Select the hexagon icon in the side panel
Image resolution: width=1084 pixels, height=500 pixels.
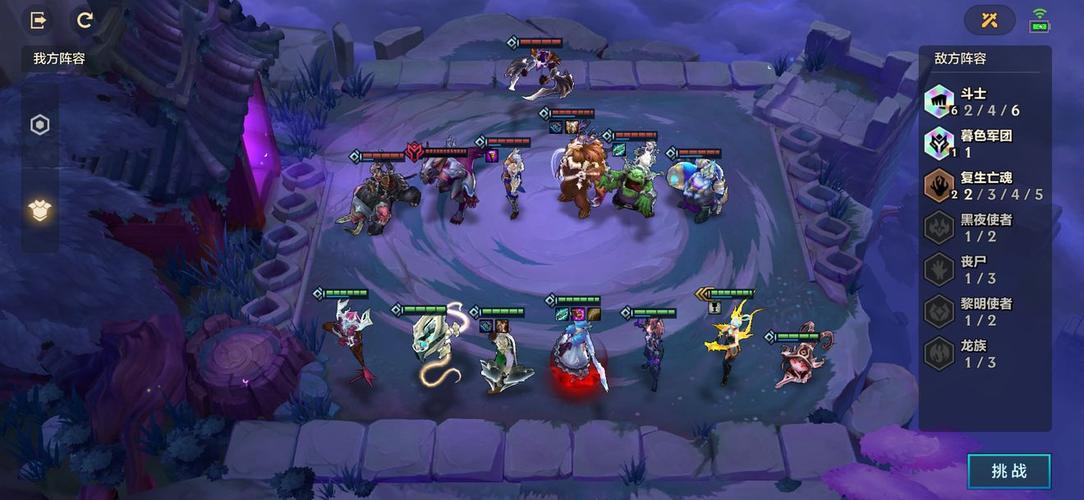pyautogui.click(x=40, y=125)
